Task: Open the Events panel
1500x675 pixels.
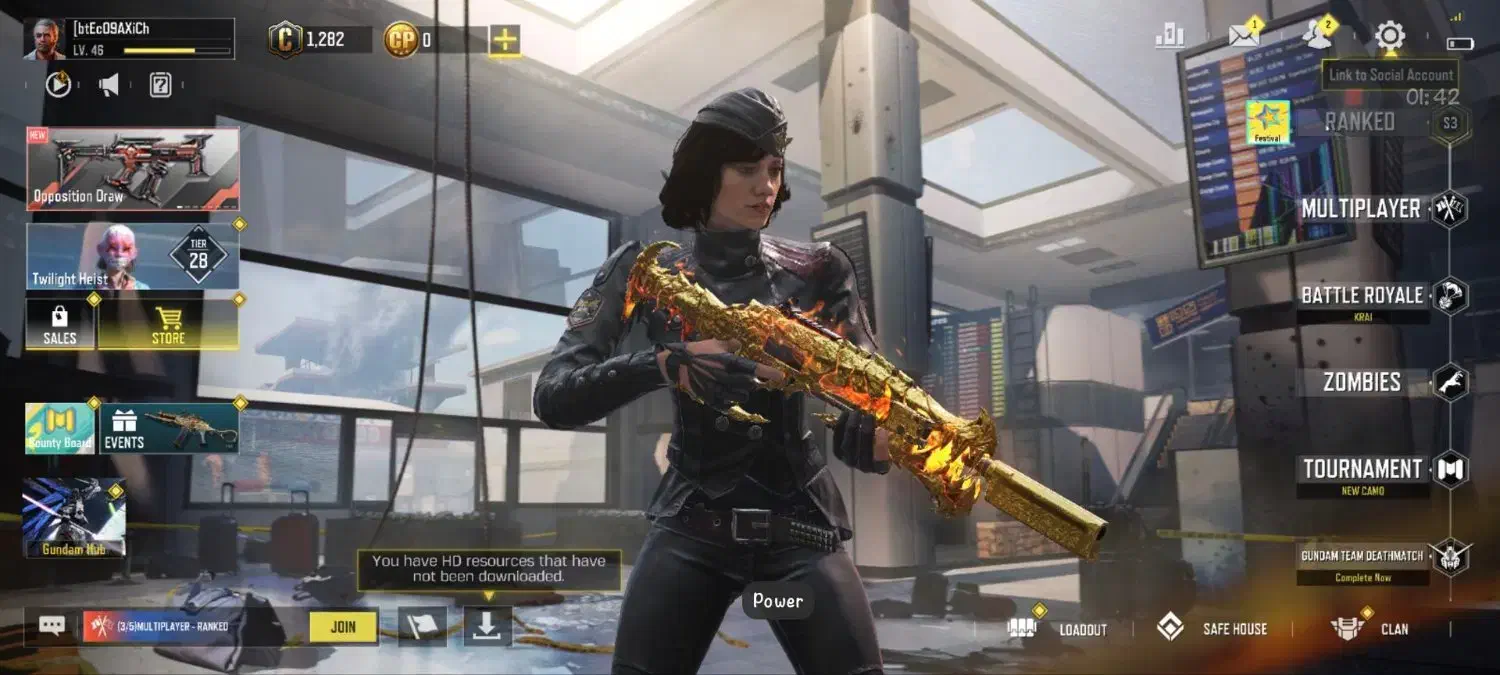Action: (169, 428)
